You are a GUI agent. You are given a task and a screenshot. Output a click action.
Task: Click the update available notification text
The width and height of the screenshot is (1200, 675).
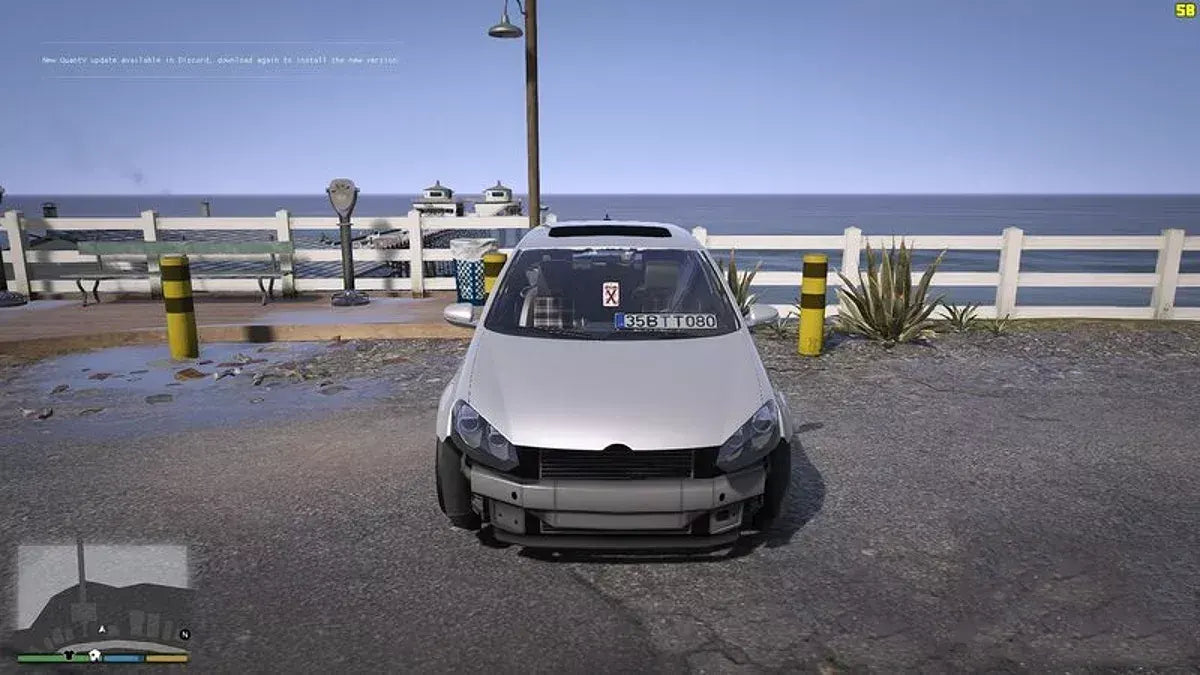click(219, 60)
